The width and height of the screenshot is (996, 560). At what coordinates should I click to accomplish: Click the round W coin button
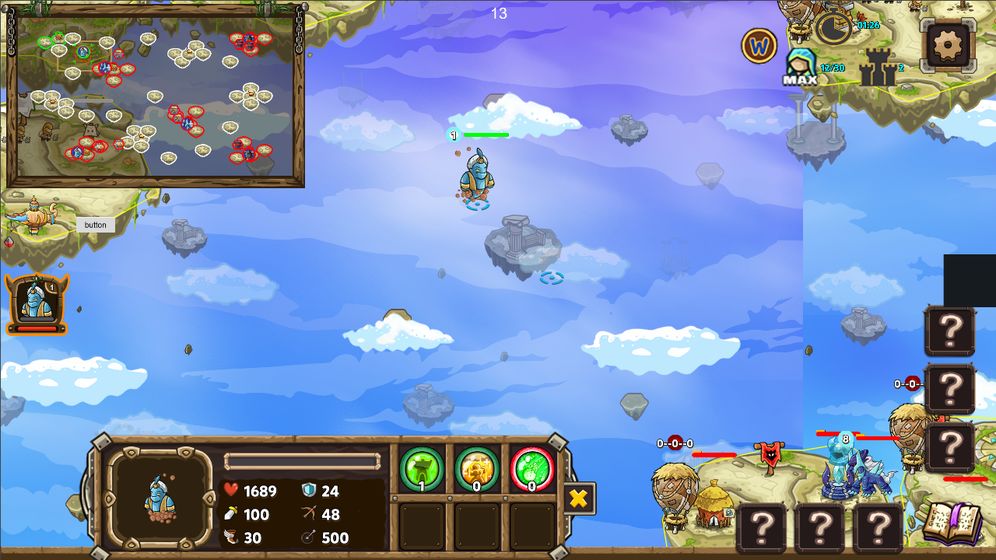click(x=759, y=45)
